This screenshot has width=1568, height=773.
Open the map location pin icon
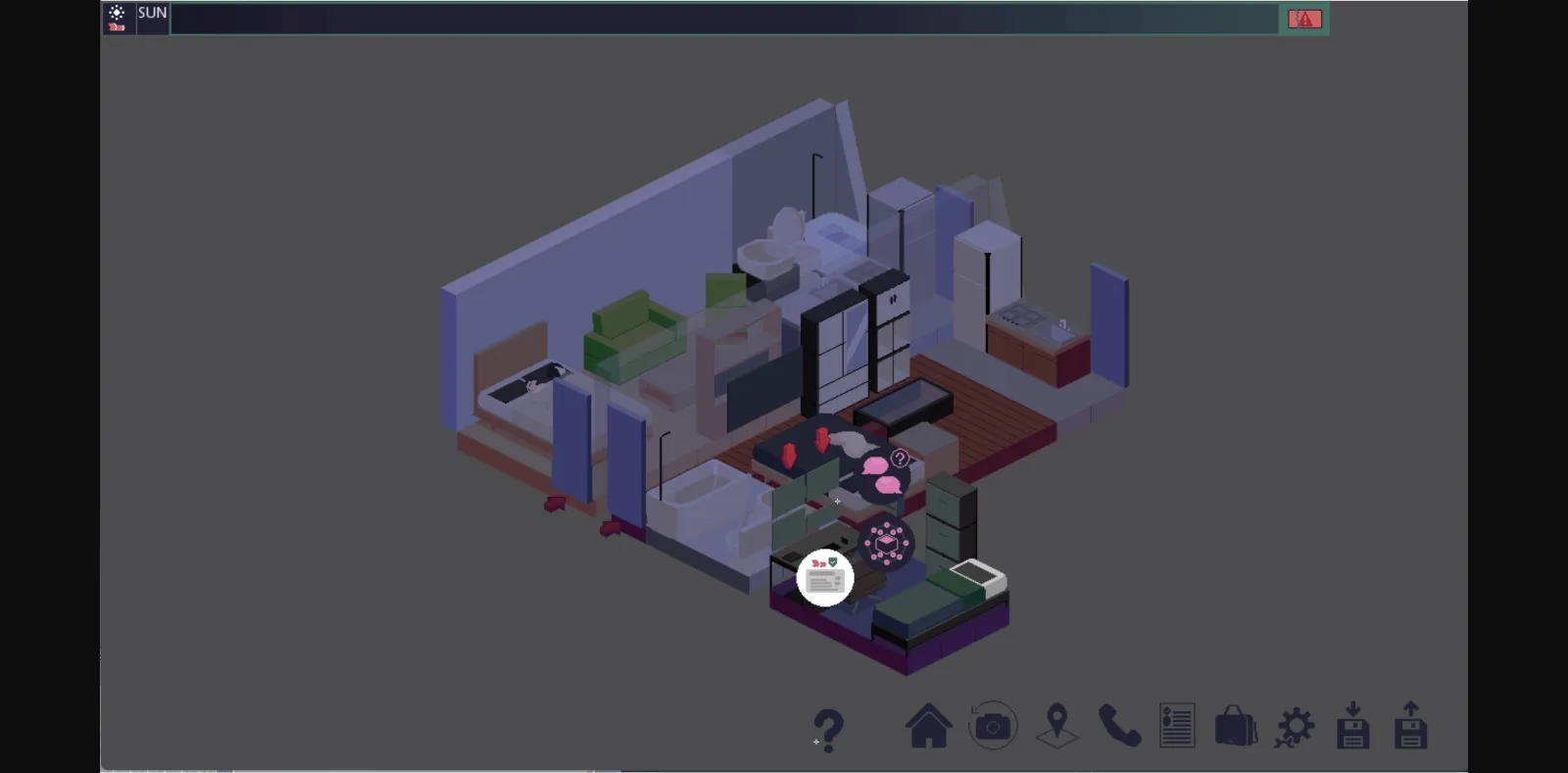(x=1056, y=726)
